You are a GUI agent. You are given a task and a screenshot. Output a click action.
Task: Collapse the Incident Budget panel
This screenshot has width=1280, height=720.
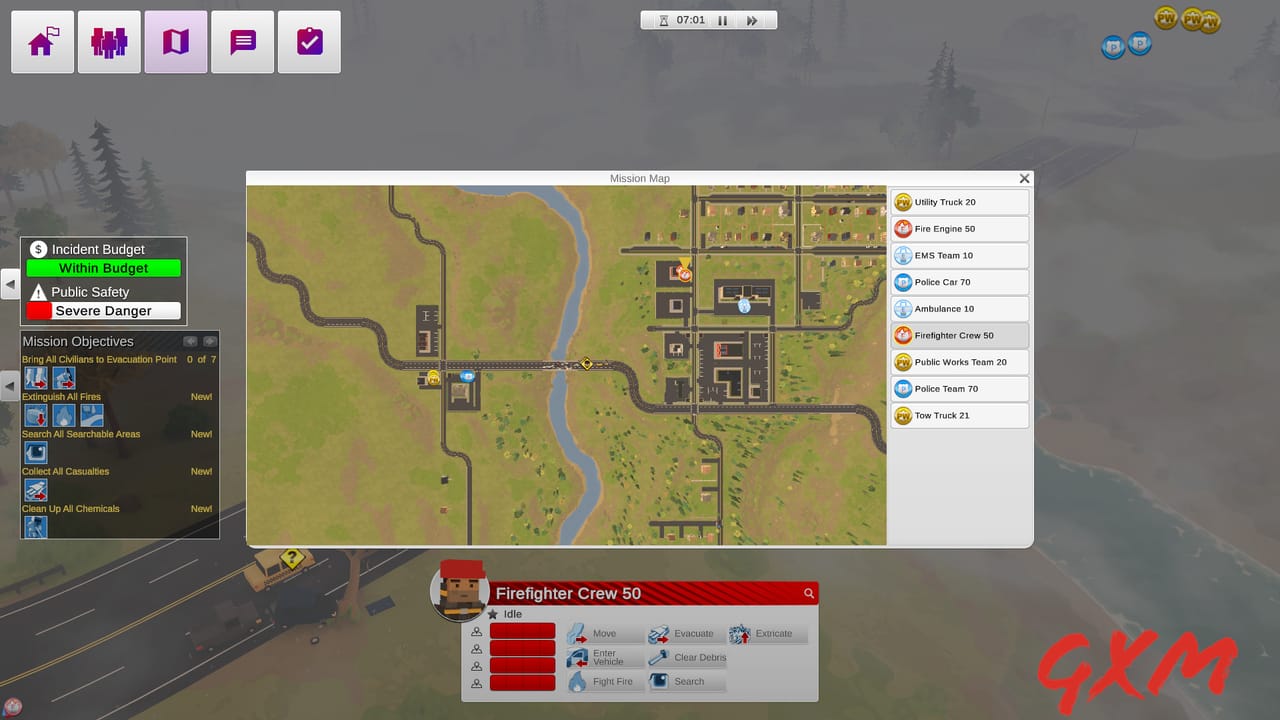[10, 284]
